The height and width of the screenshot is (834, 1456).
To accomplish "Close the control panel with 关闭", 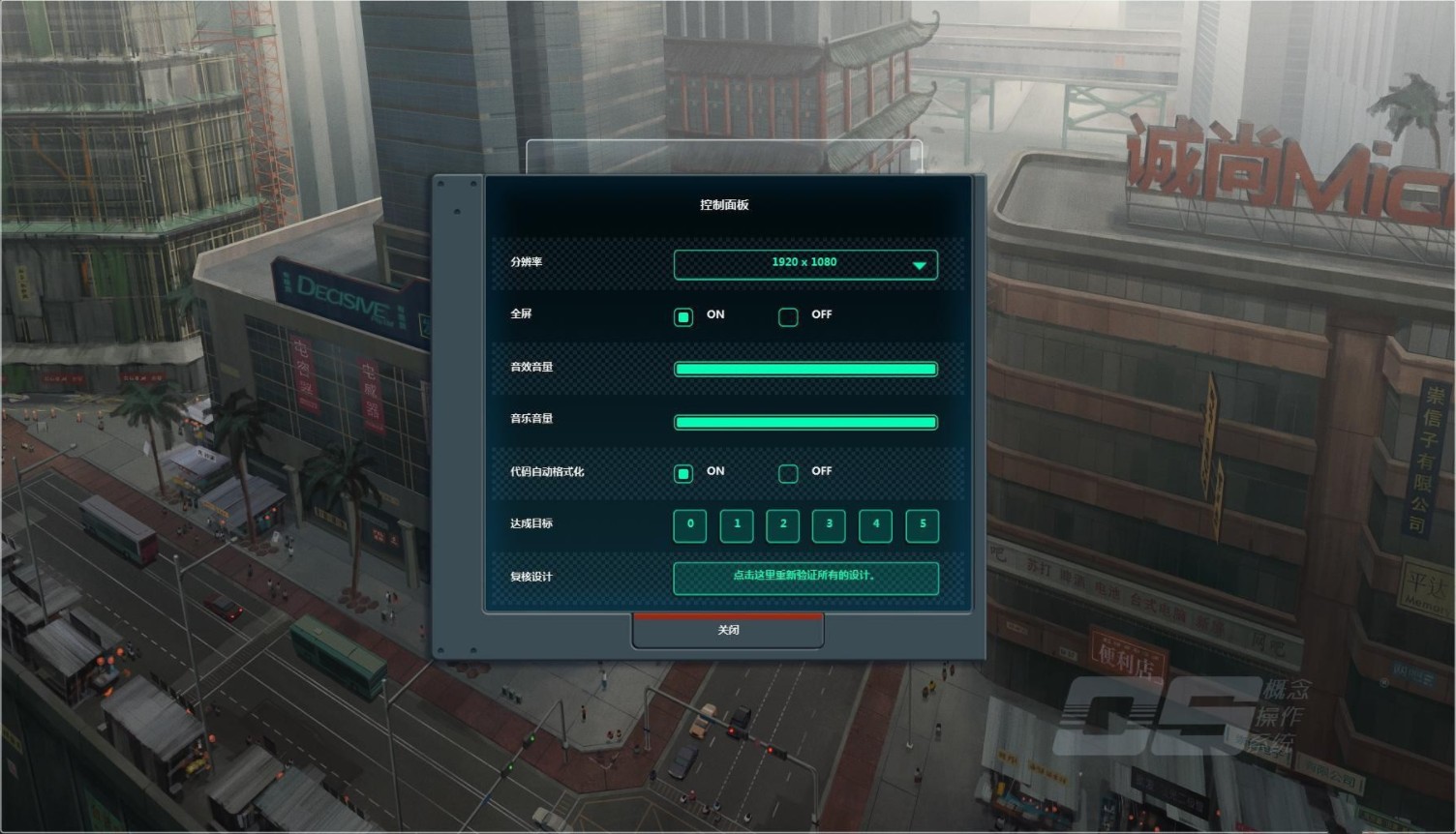I will click(x=728, y=631).
